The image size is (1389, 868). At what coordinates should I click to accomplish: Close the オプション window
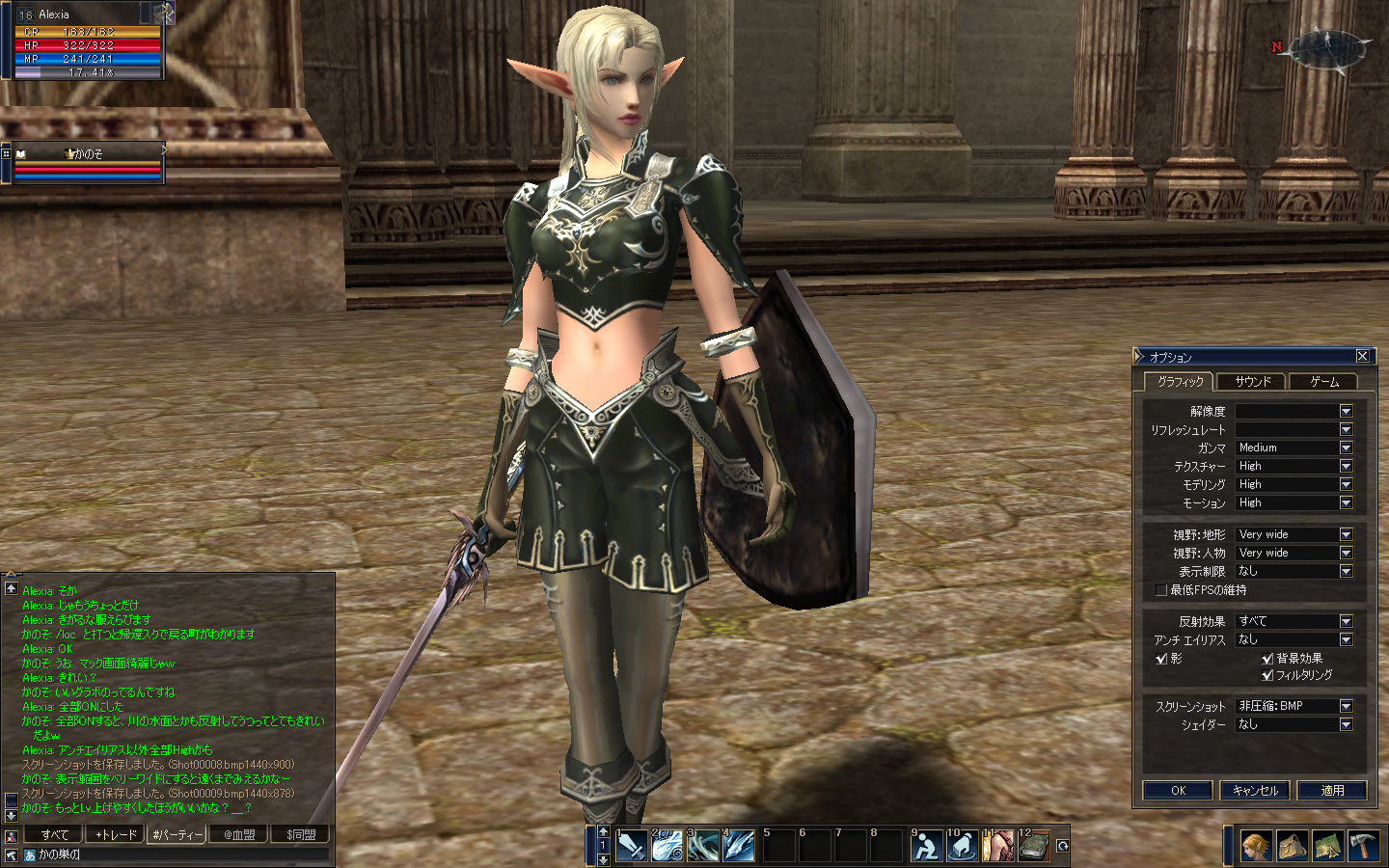[x=1362, y=356]
